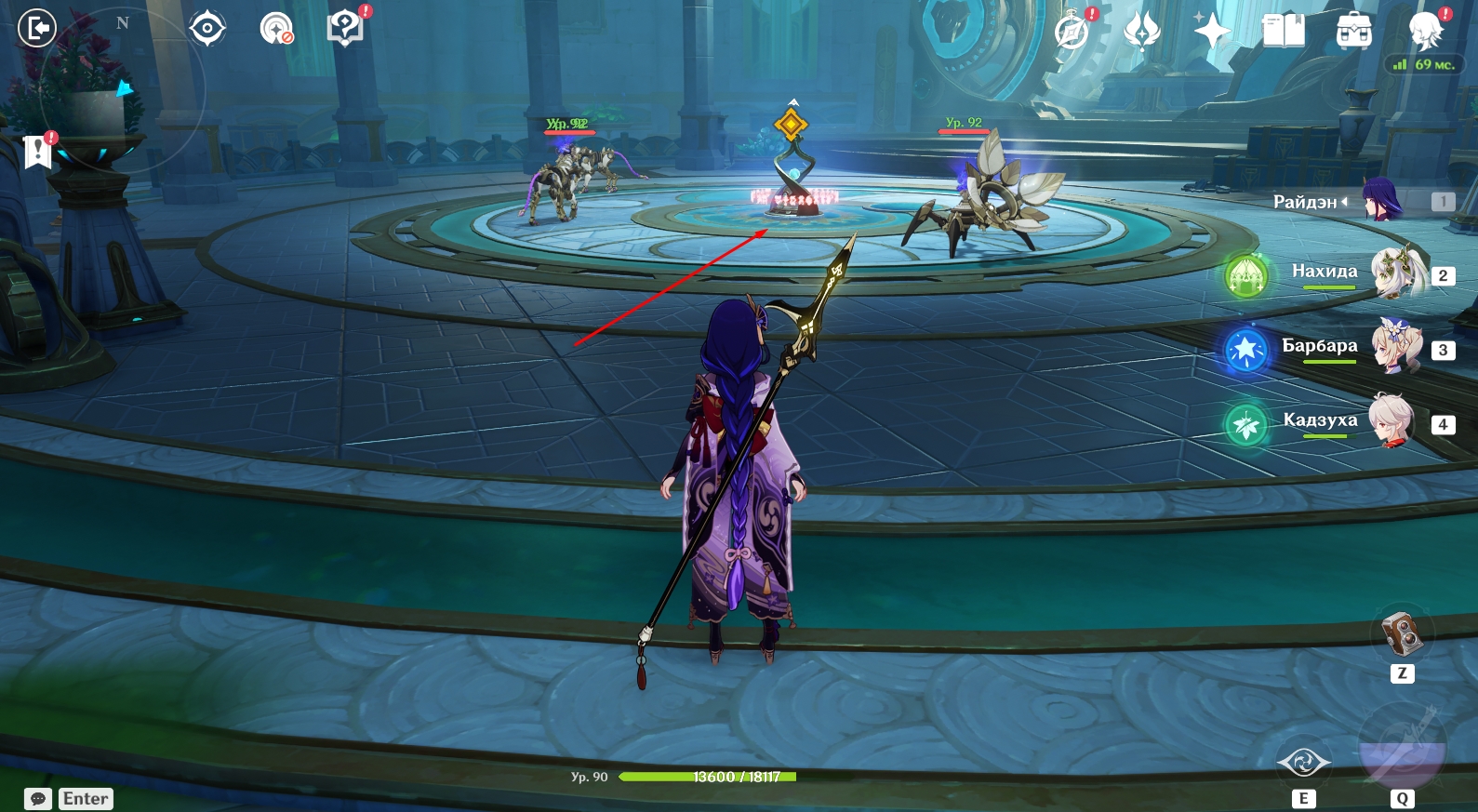Open the compass events icon
Viewport: 1478px width, 812px height.
[x=1072, y=32]
